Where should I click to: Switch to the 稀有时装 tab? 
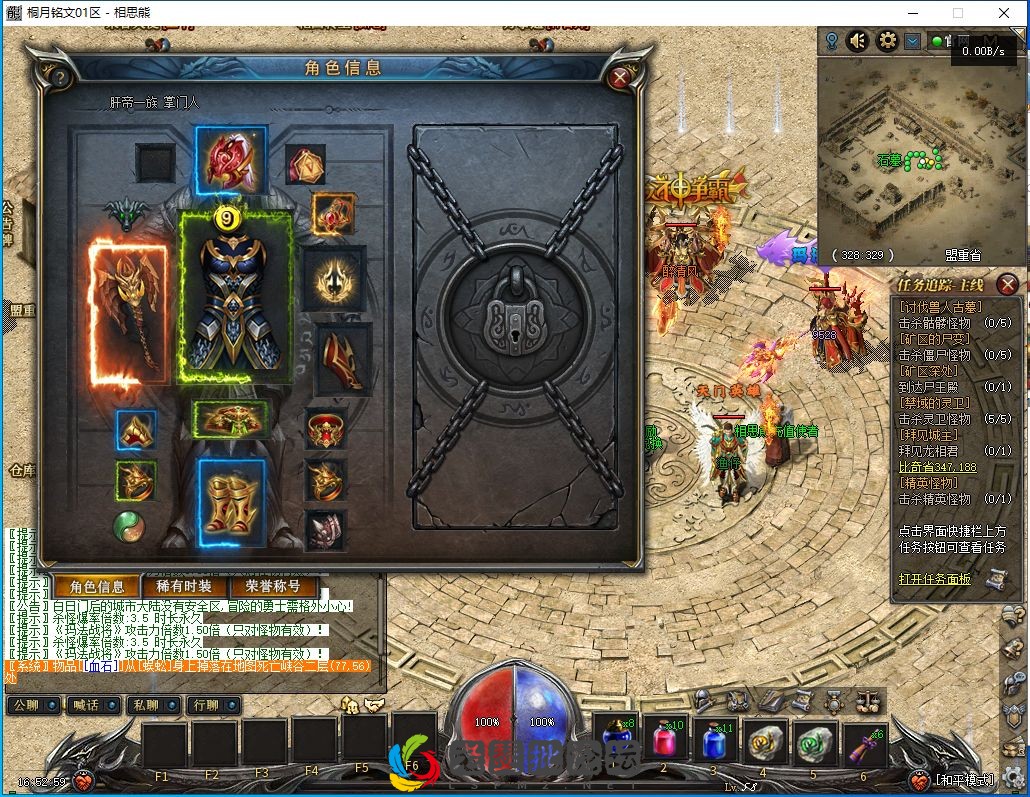coord(184,587)
